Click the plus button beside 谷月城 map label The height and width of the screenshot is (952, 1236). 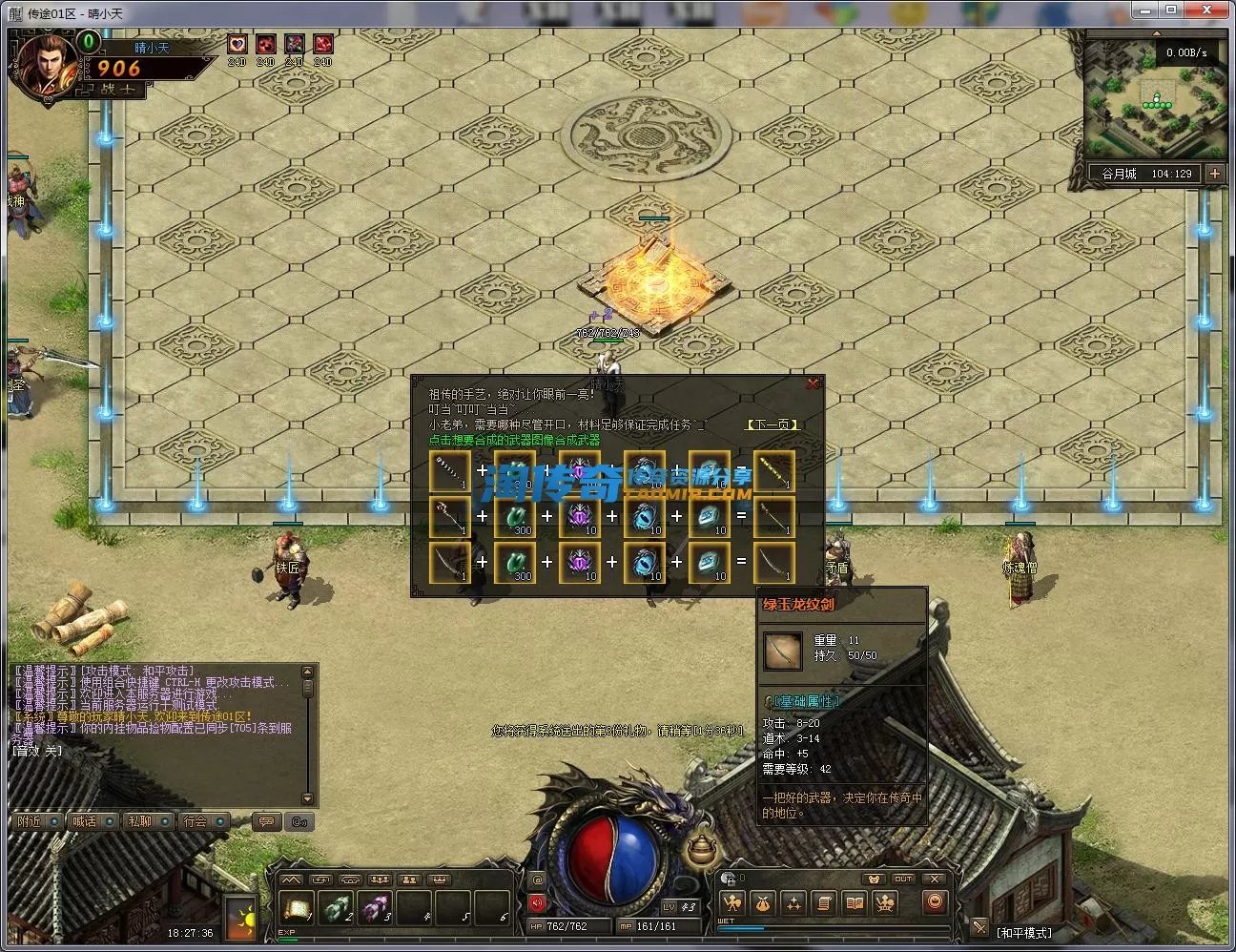coord(1214,174)
